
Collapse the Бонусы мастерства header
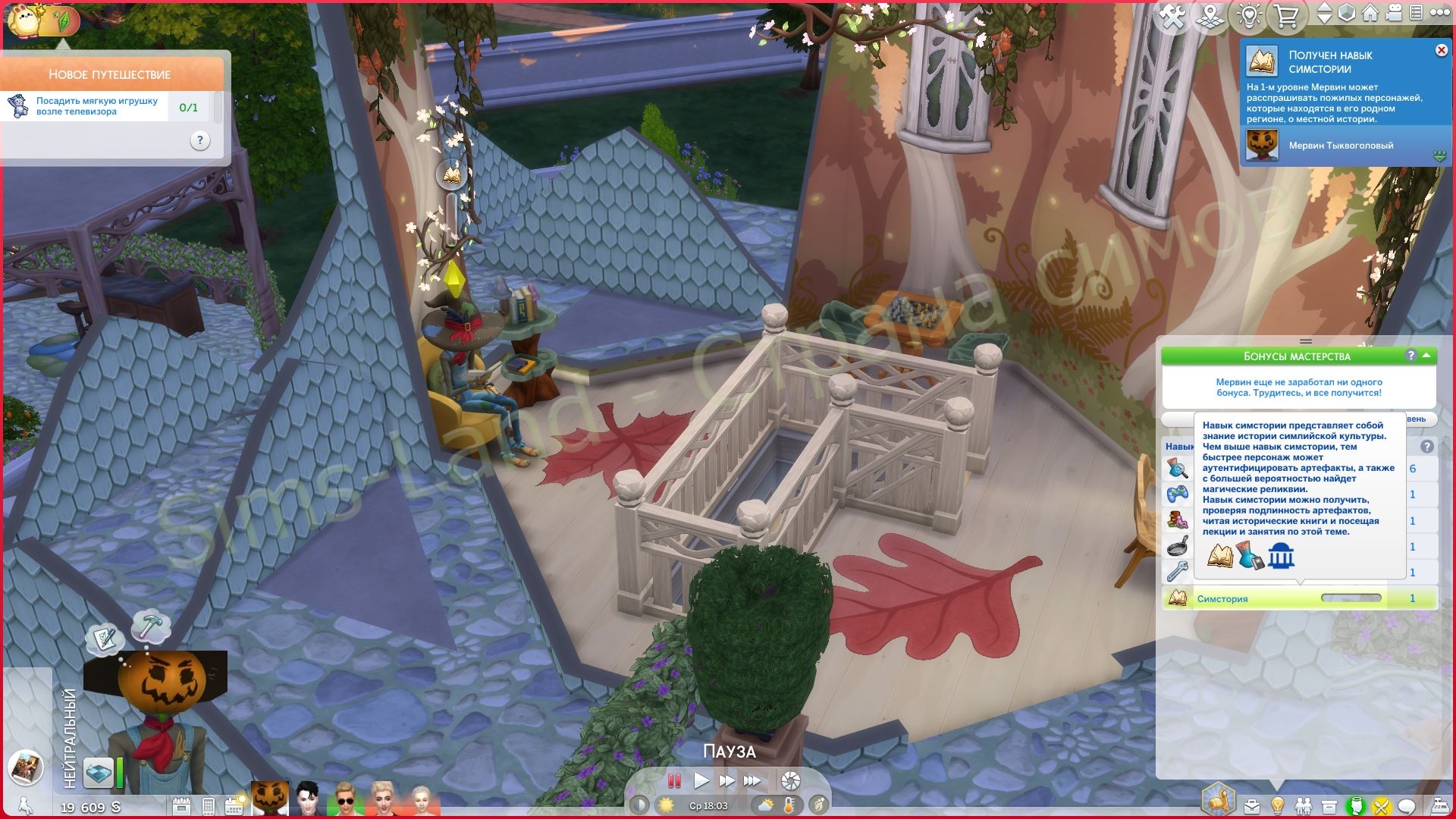pyautogui.click(x=1426, y=355)
